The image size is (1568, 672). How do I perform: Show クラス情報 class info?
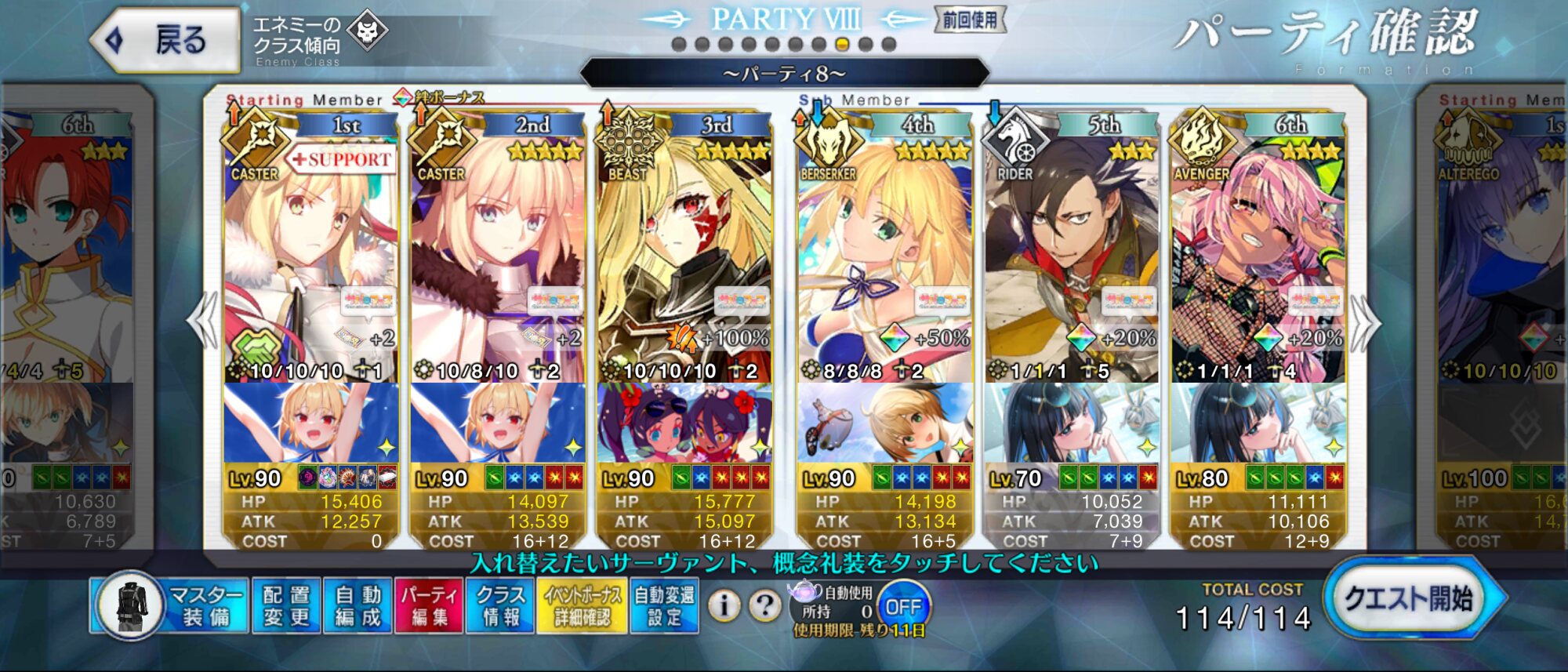pos(501,605)
